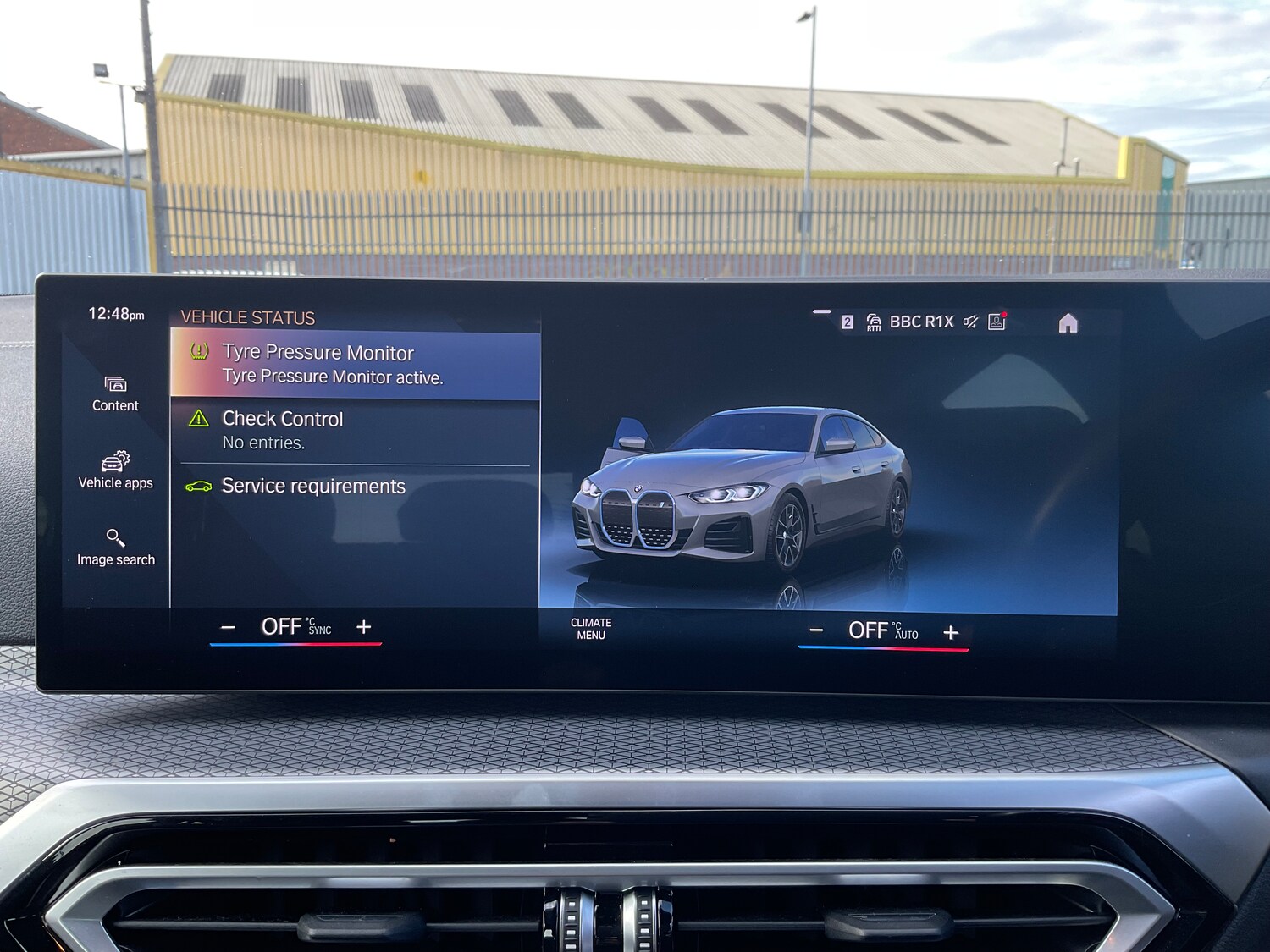Launch Image search with magnifier icon
Image resolution: width=1270 pixels, height=952 pixels.
(x=115, y=546)
